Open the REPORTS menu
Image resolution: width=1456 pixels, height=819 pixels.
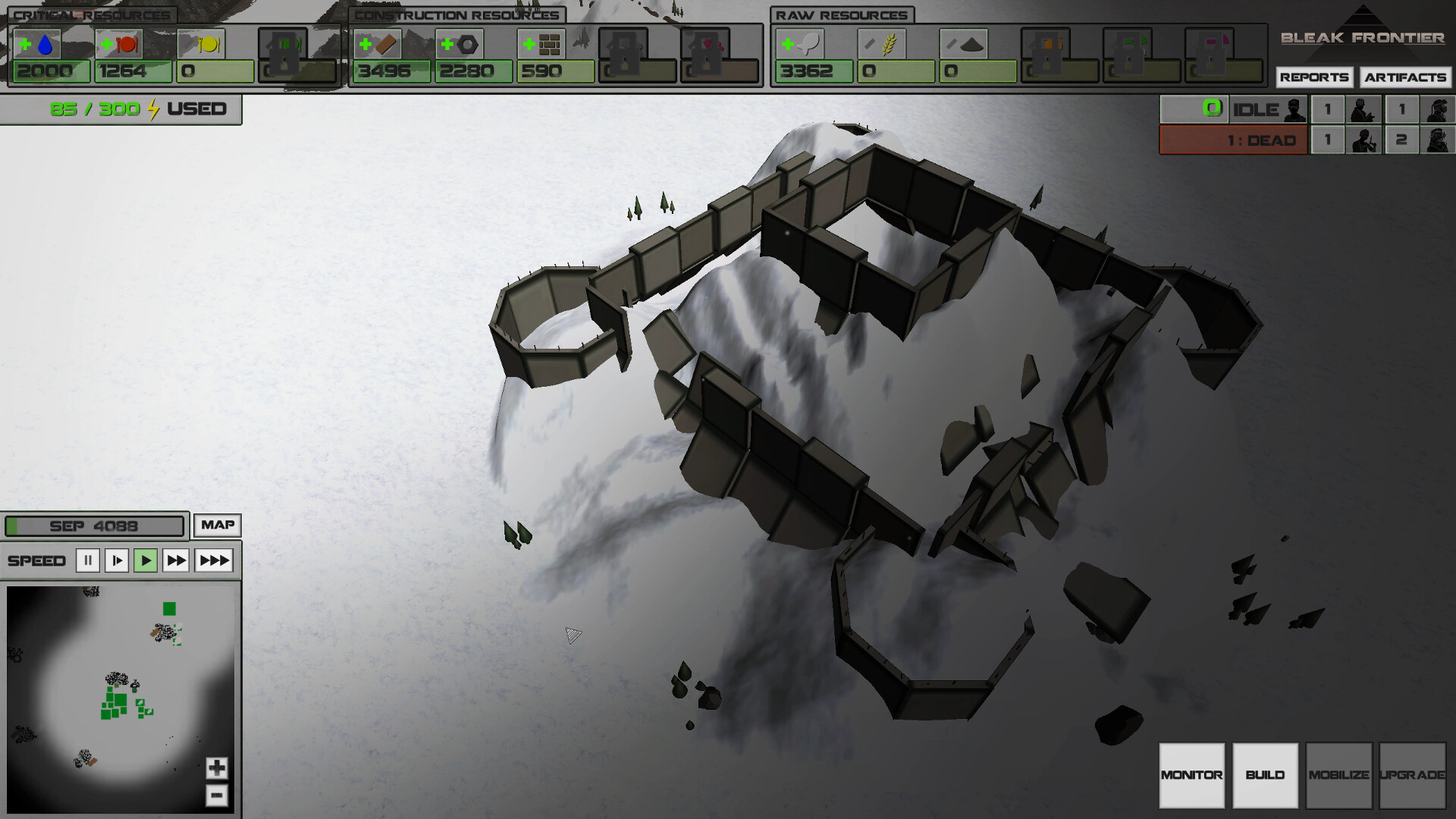click(x=1316, y=77)
